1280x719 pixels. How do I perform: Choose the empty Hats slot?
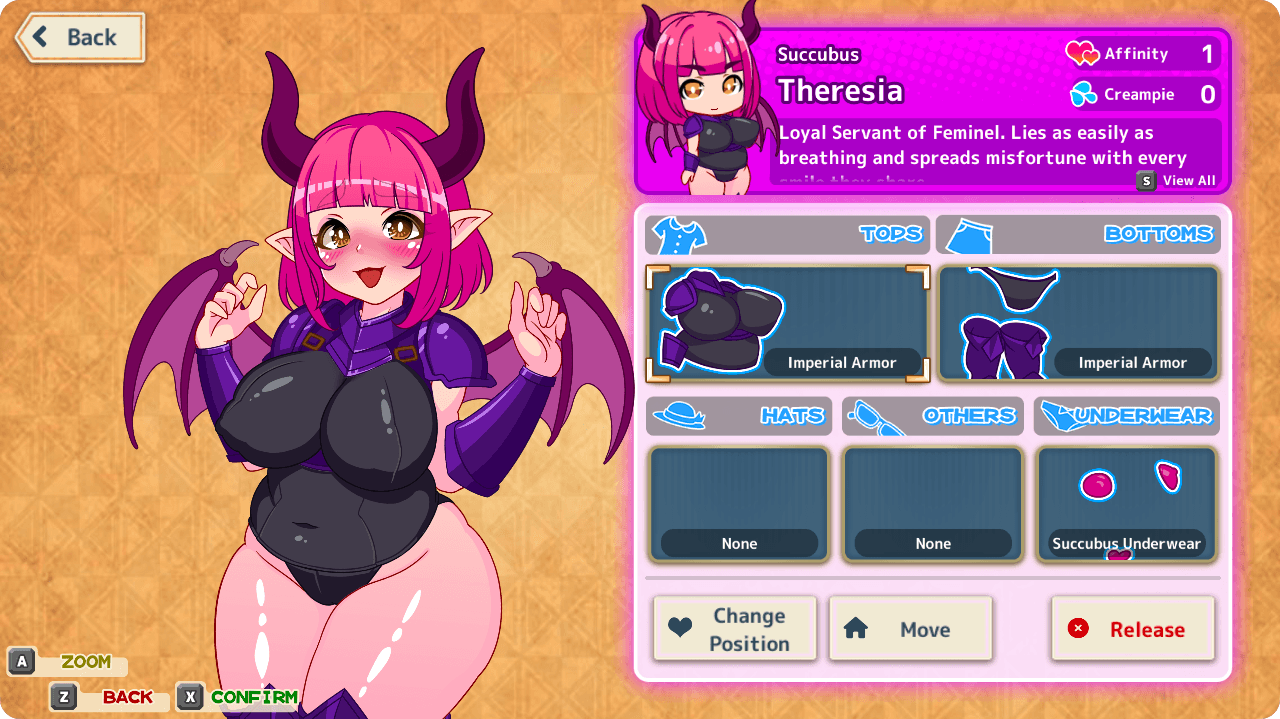pos(739,505)
